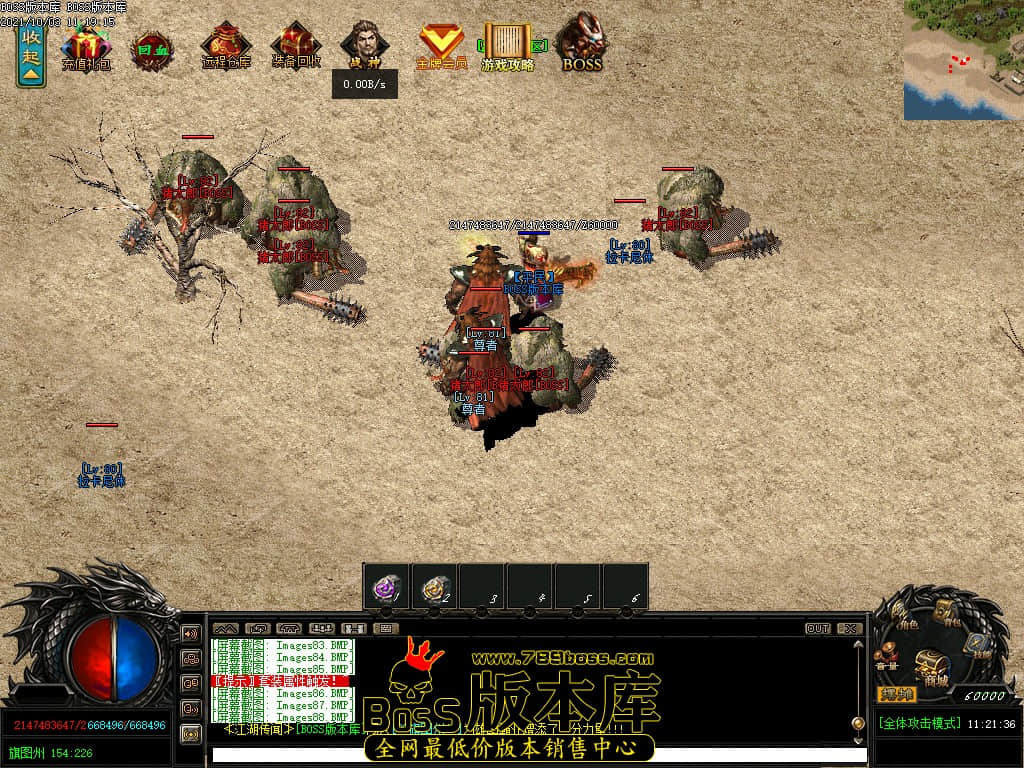Open the 装备回收 equipment recycling
The width and height of the screenshot is (1024, 768).
(x=296, y=47)
